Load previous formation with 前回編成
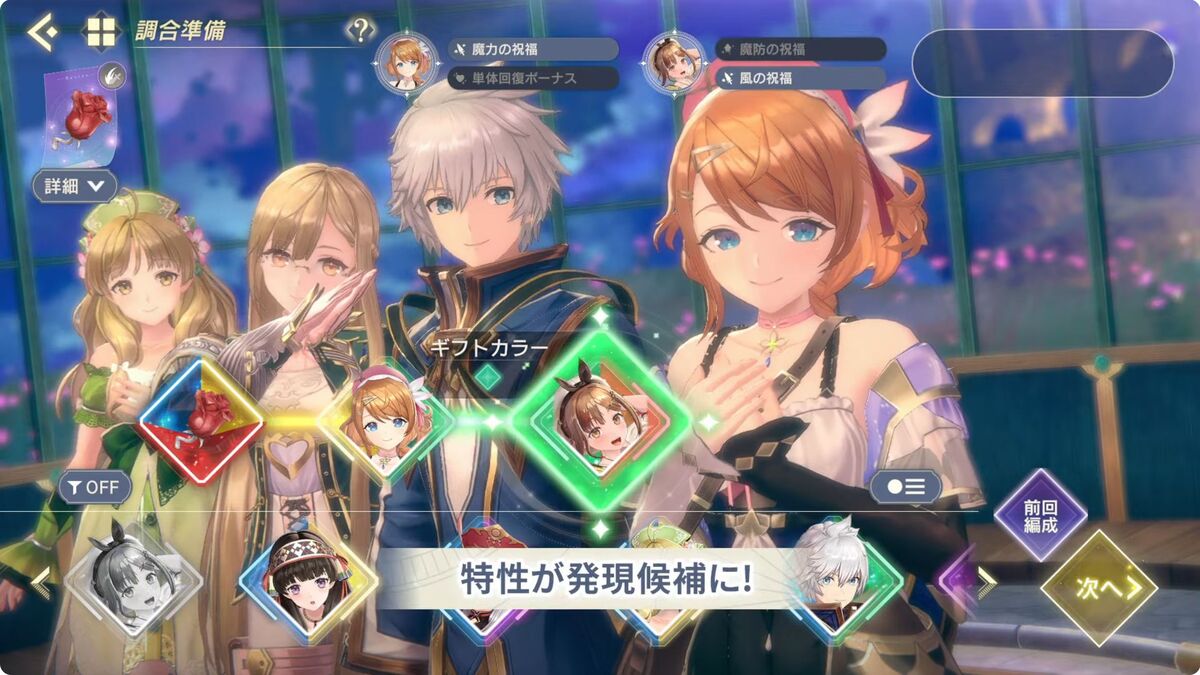1200x675 pixels. pos(1040,515)
